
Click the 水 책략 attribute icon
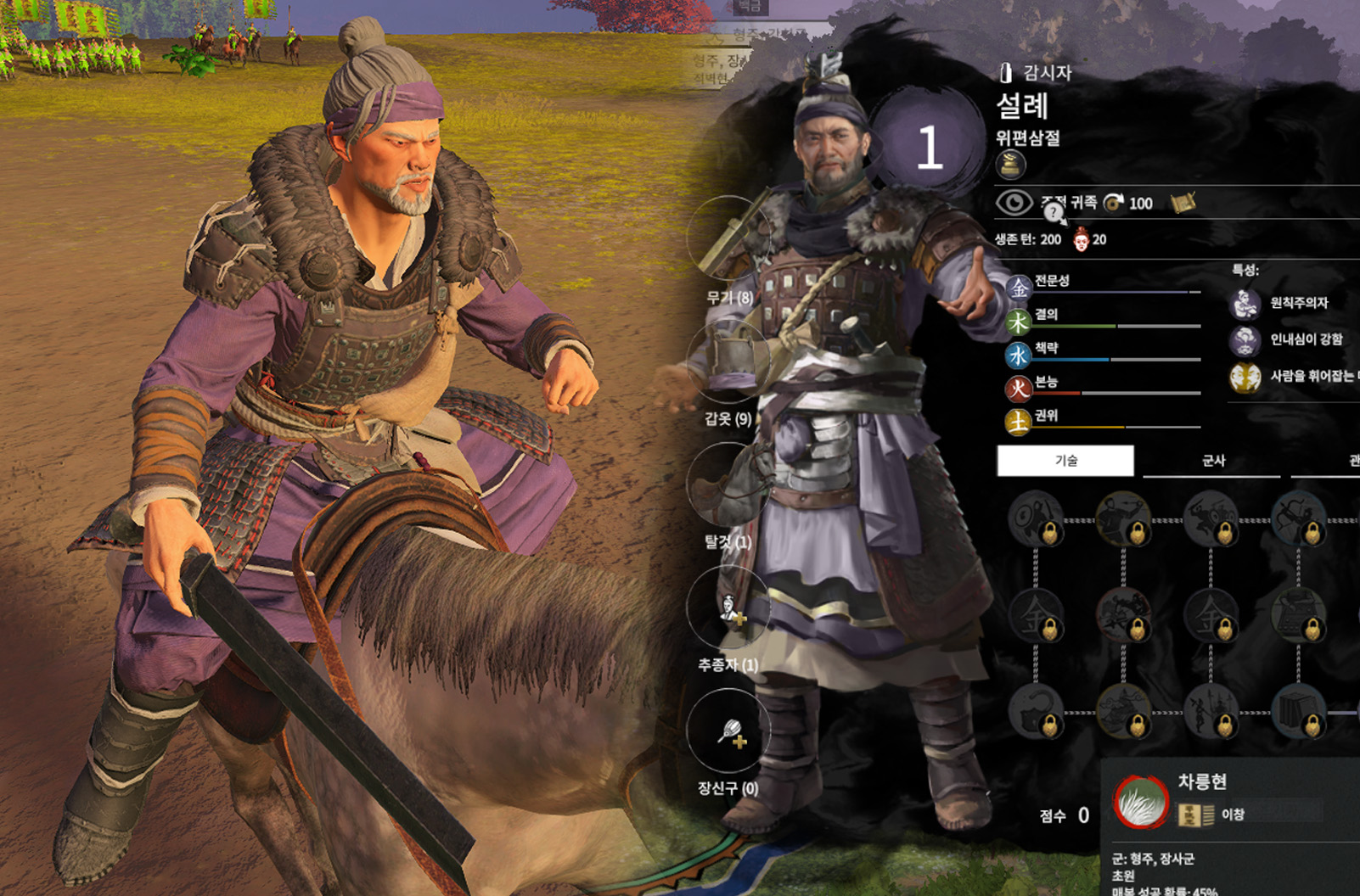pos(1019,356)
